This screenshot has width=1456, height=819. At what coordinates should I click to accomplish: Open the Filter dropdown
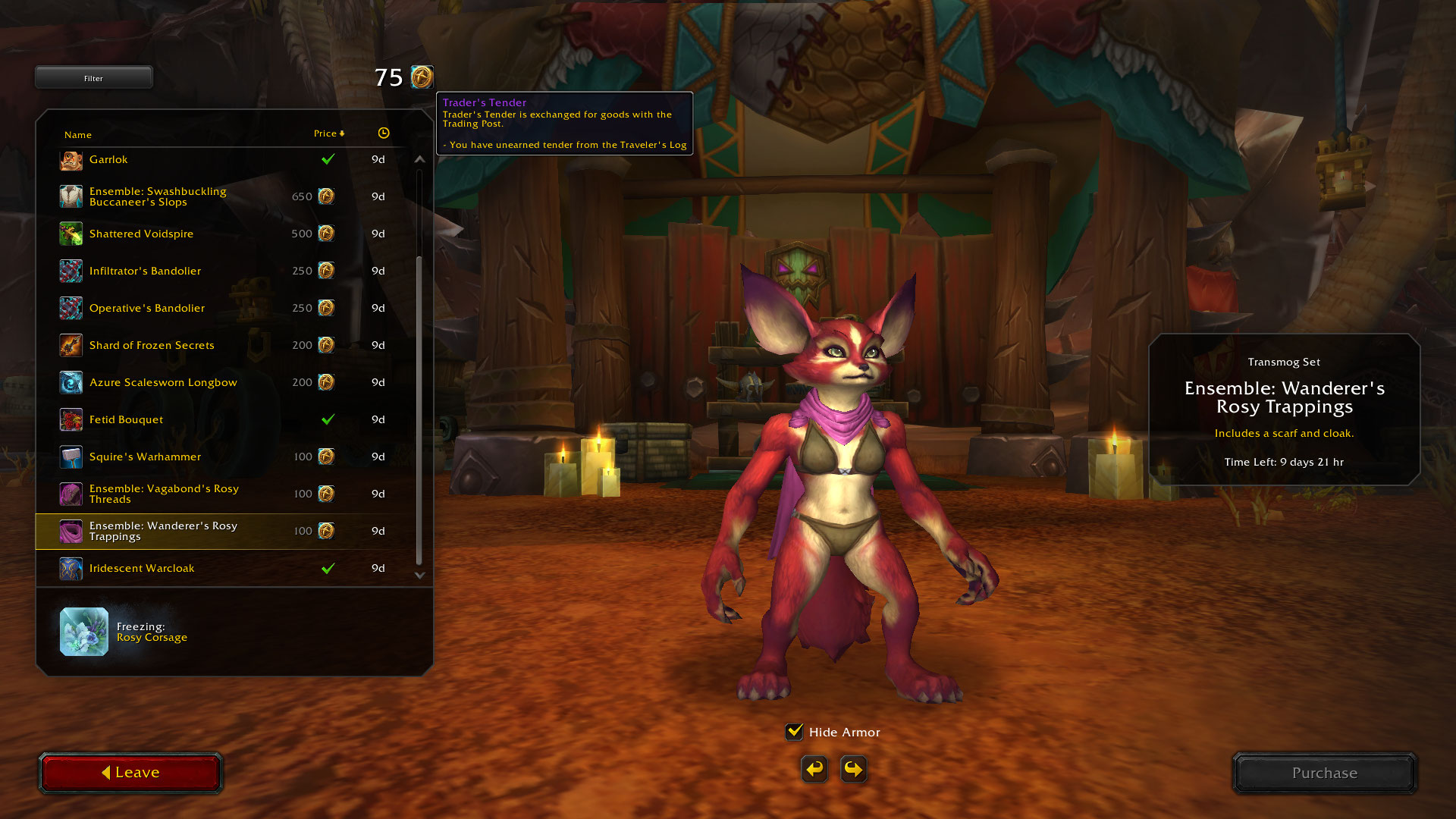93,78
